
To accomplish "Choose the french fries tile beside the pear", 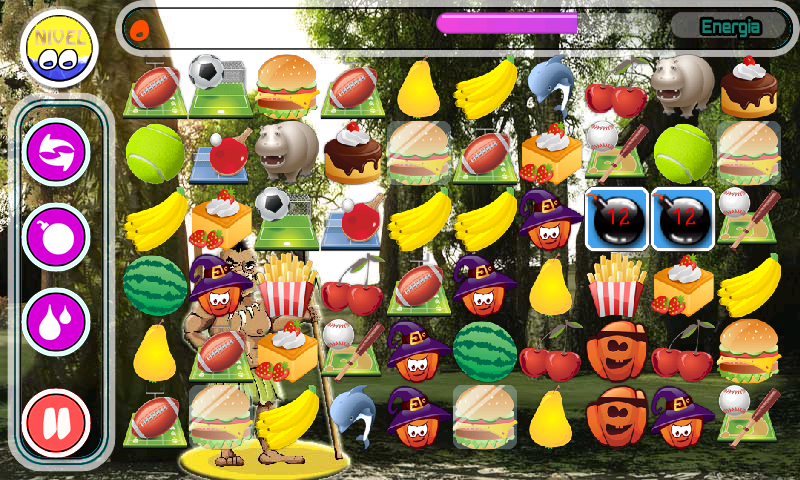I will 617,285.
